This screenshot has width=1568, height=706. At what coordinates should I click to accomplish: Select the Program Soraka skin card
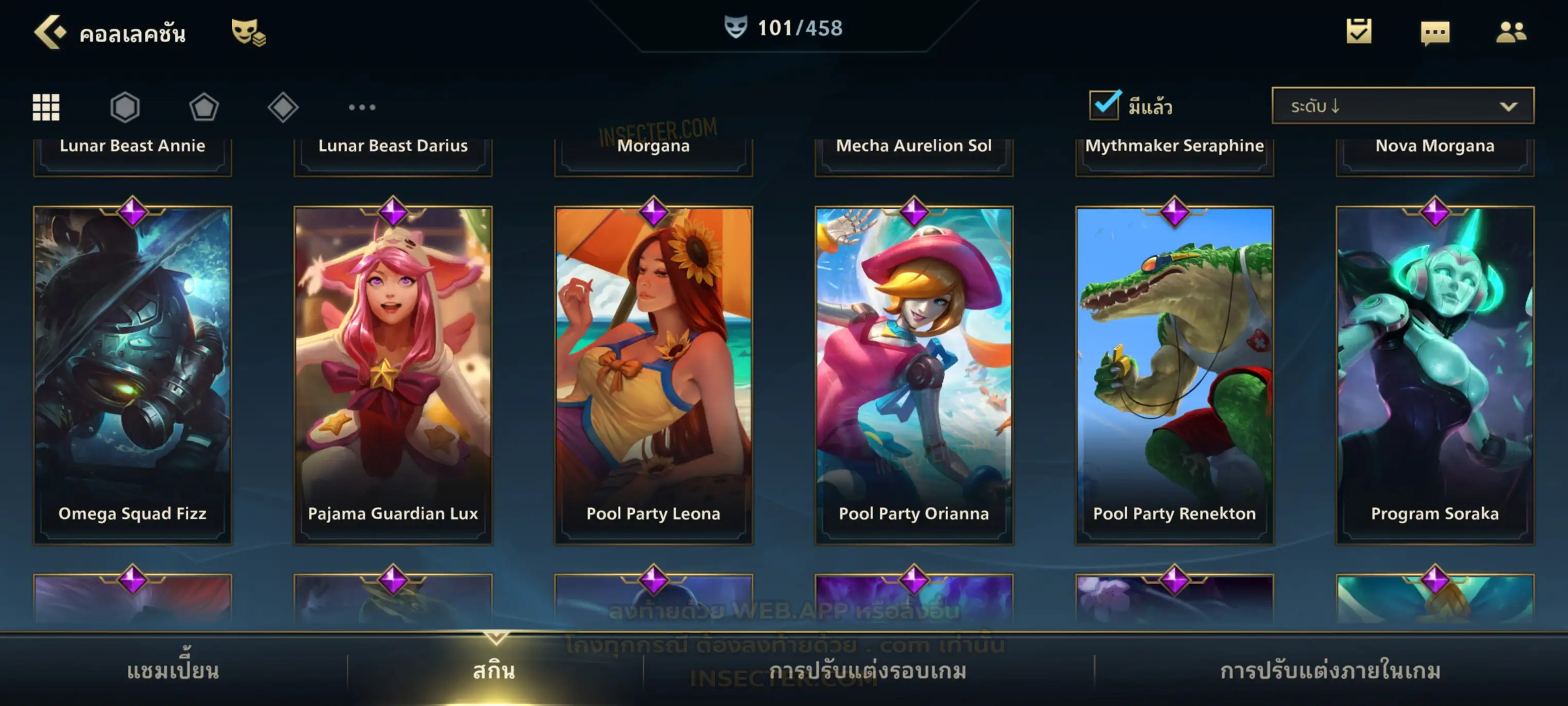pyautogui.click(x=1435, y=375)
